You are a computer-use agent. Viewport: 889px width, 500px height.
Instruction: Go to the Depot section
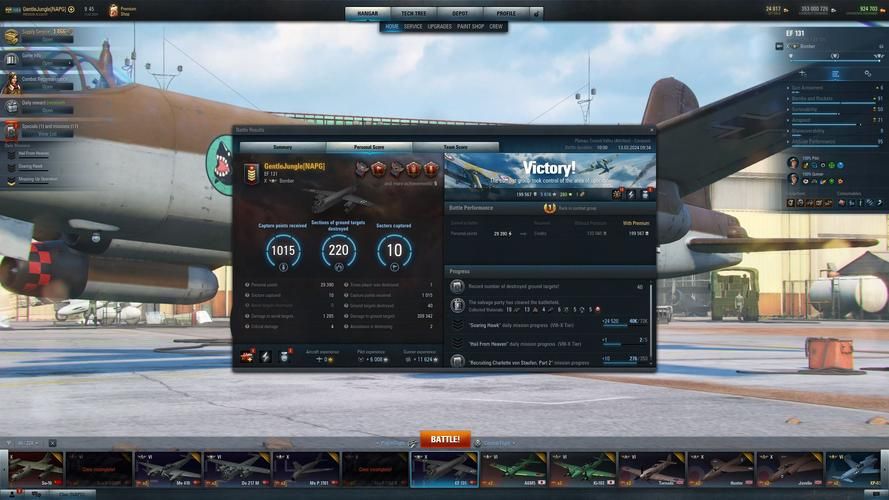tap(460, 14)
